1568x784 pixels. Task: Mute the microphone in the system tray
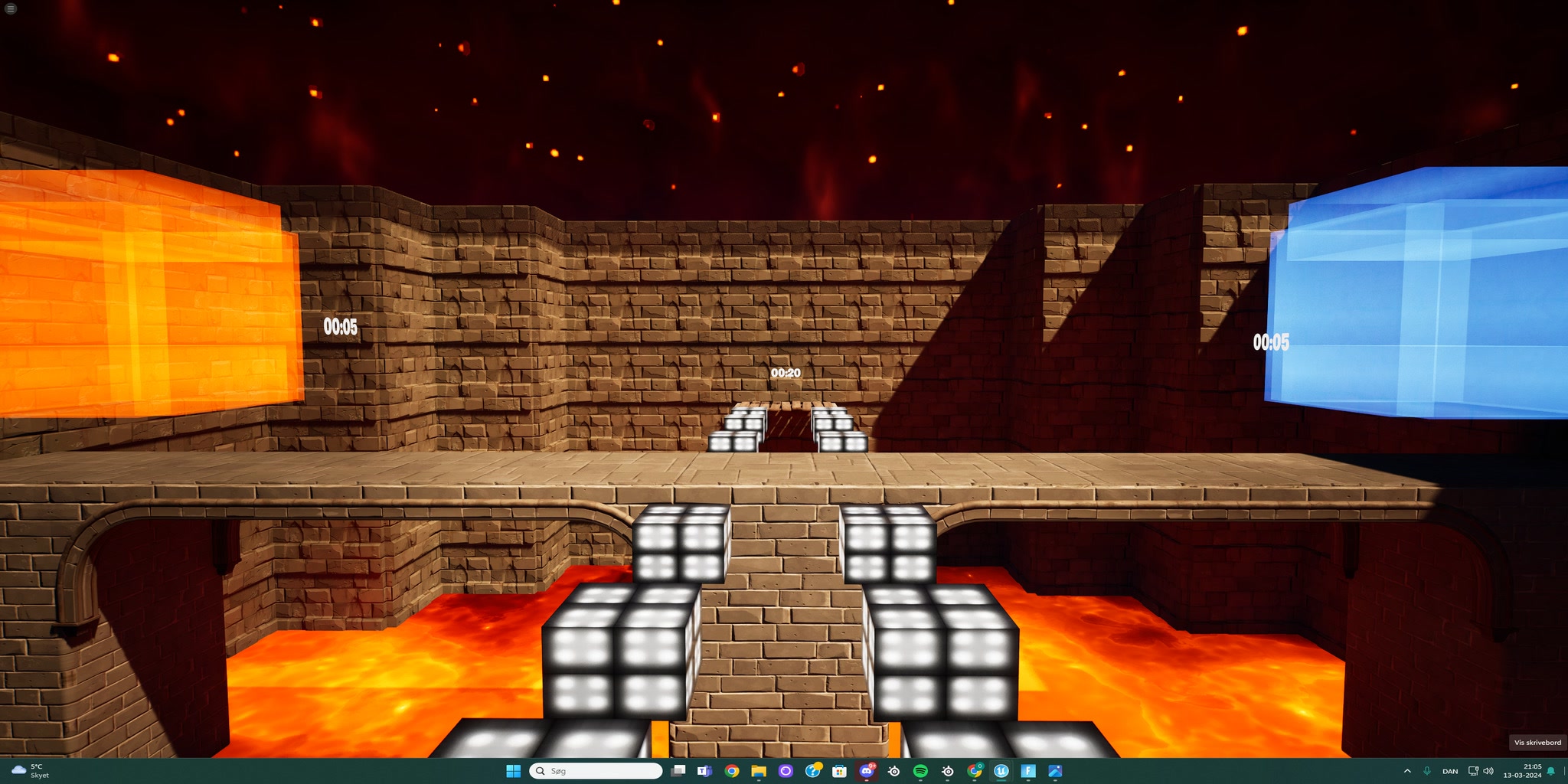coord(1427,771)
